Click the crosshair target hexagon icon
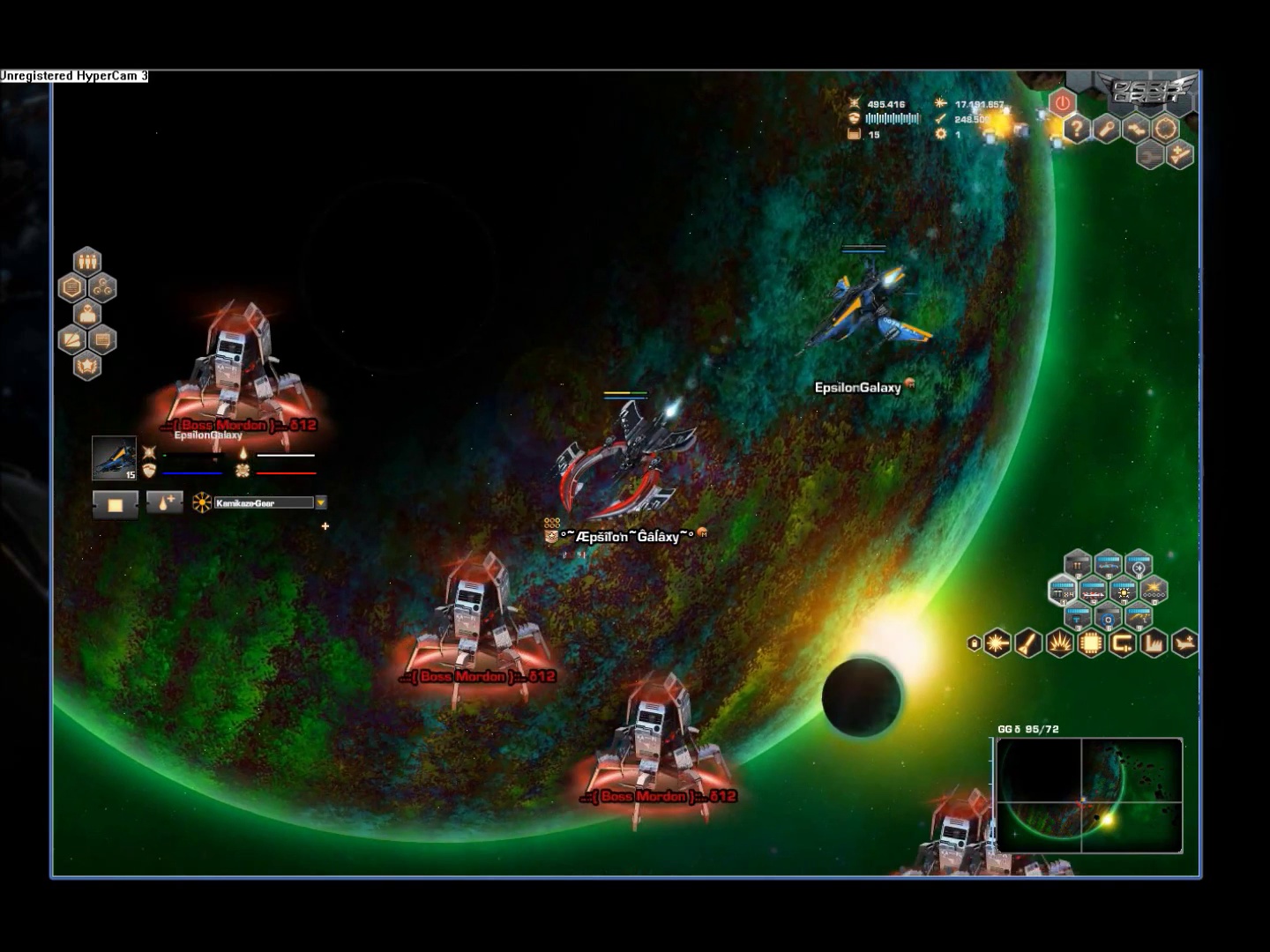1270x952 pixels. (x=1166, y=129)
